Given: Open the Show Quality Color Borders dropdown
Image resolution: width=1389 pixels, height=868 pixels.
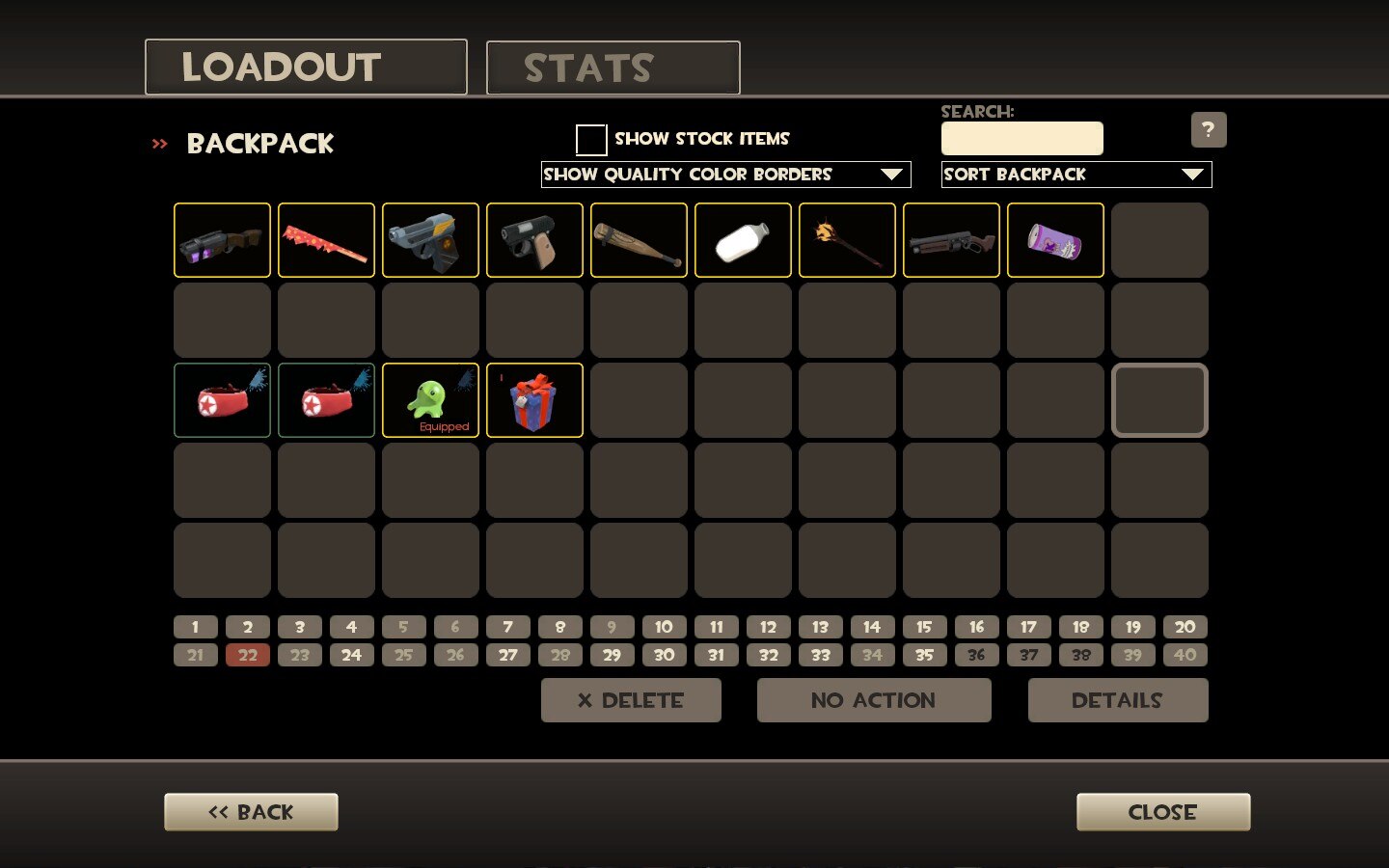Looking at the screenshot, I should point(725,175).
